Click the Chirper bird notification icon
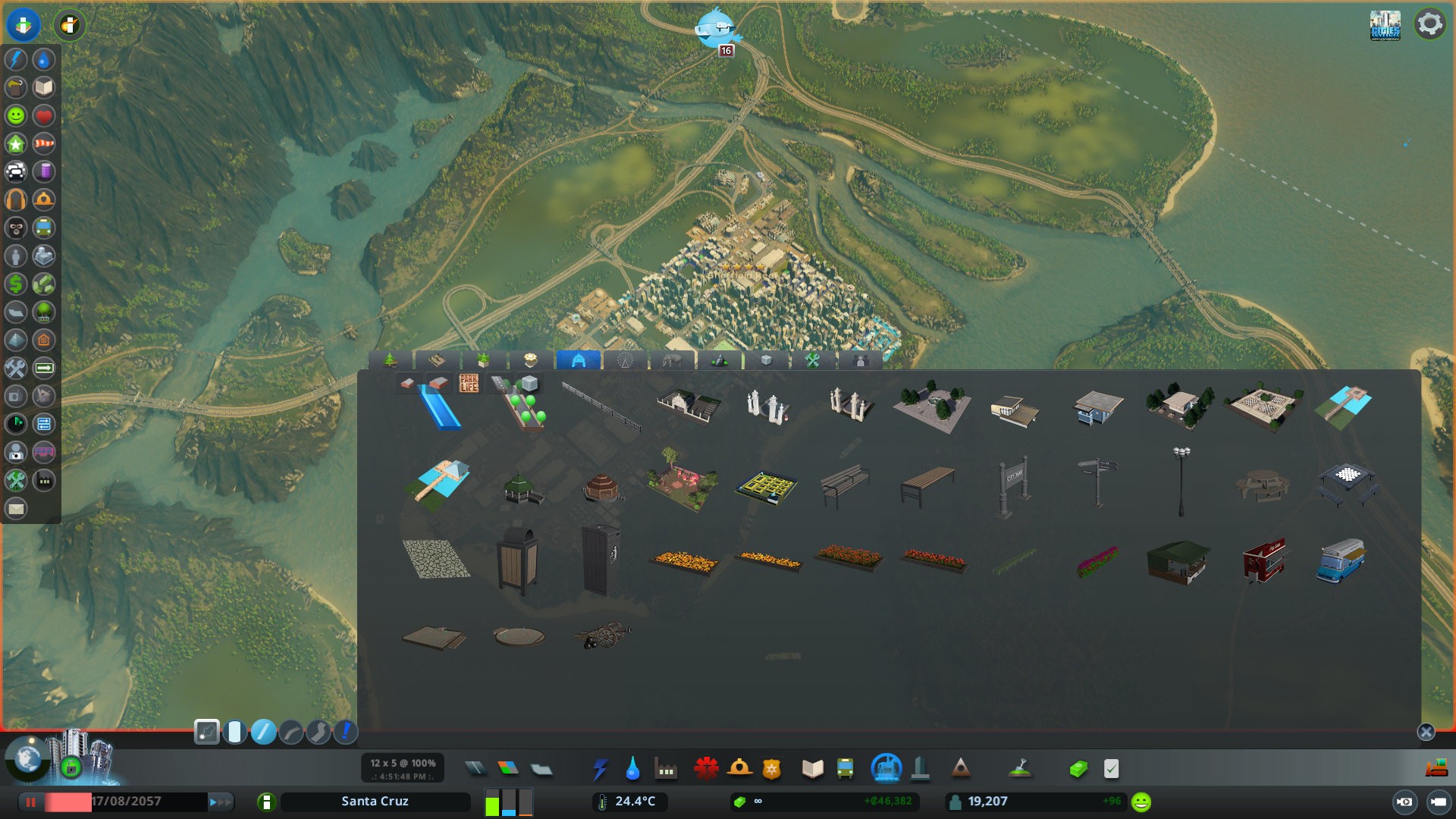This screenshot has width=1456, height=819. [x=717, y=29]
